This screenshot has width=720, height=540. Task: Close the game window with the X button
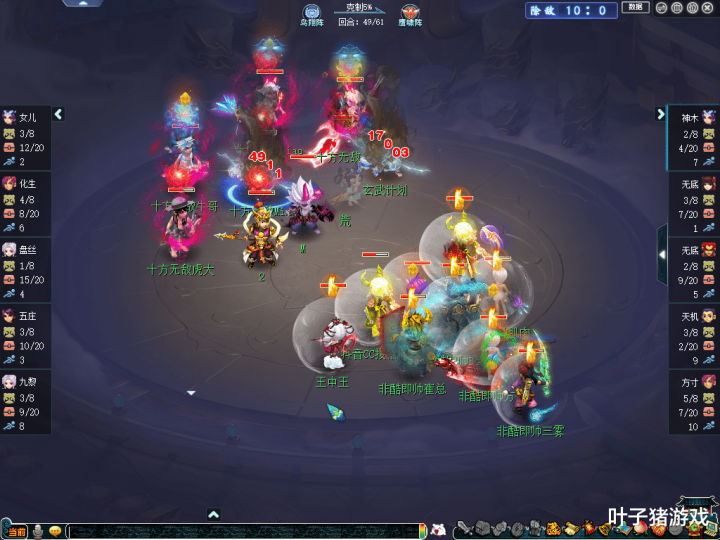(709, 8)
